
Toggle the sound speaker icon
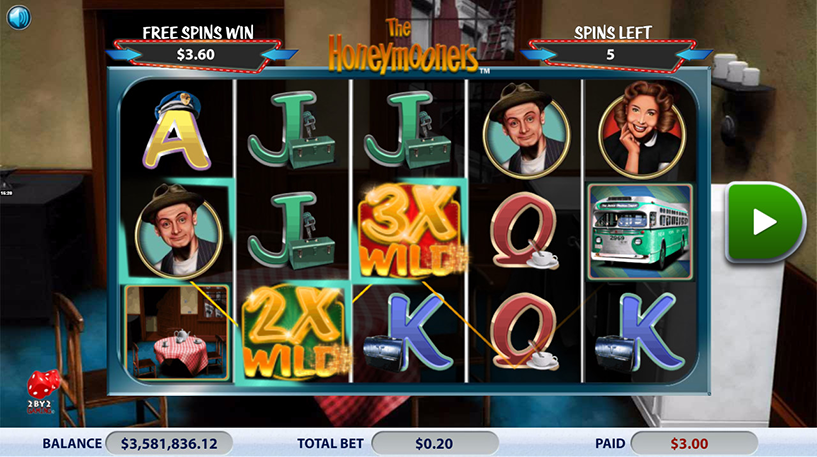pyautogui.click(x=20, y=18)
